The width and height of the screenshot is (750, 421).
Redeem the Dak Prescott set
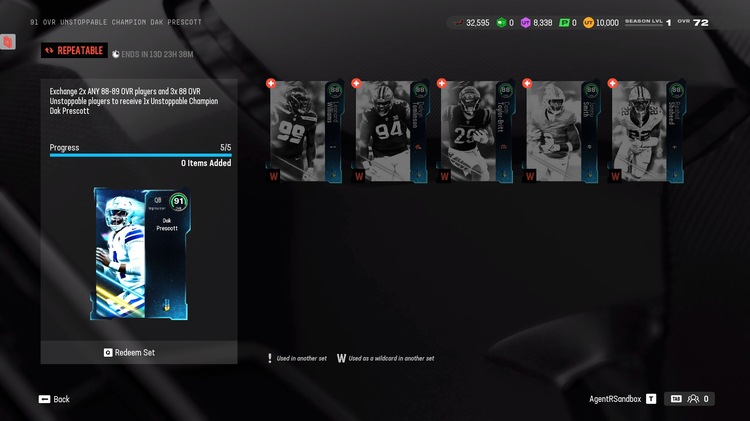click(139, 352)
